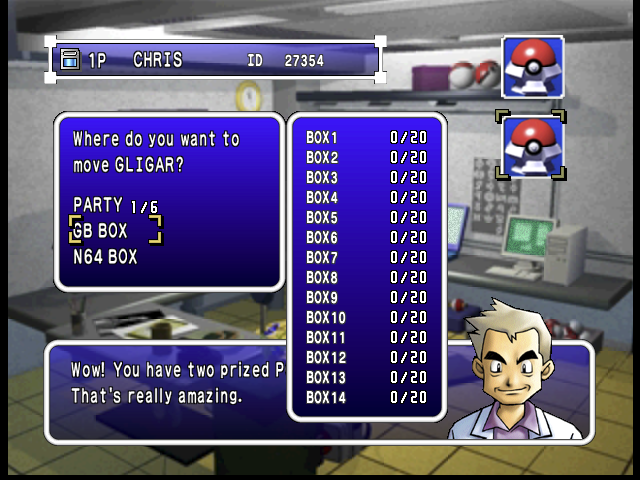Pick BOX11 from the list
This screenshot has height=480, width=640.
point(366,337)
